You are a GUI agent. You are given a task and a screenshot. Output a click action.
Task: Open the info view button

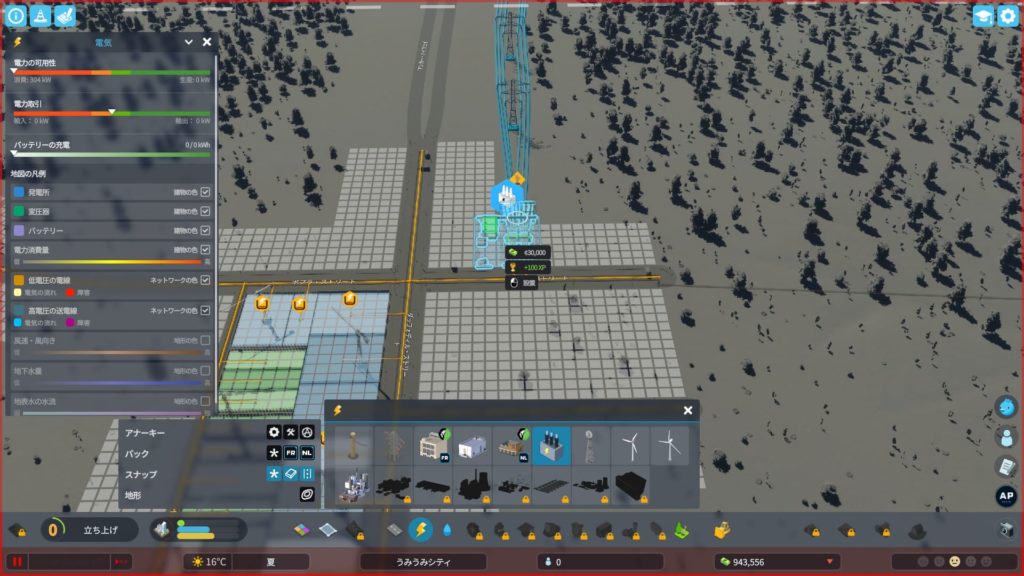pos(16,16)
